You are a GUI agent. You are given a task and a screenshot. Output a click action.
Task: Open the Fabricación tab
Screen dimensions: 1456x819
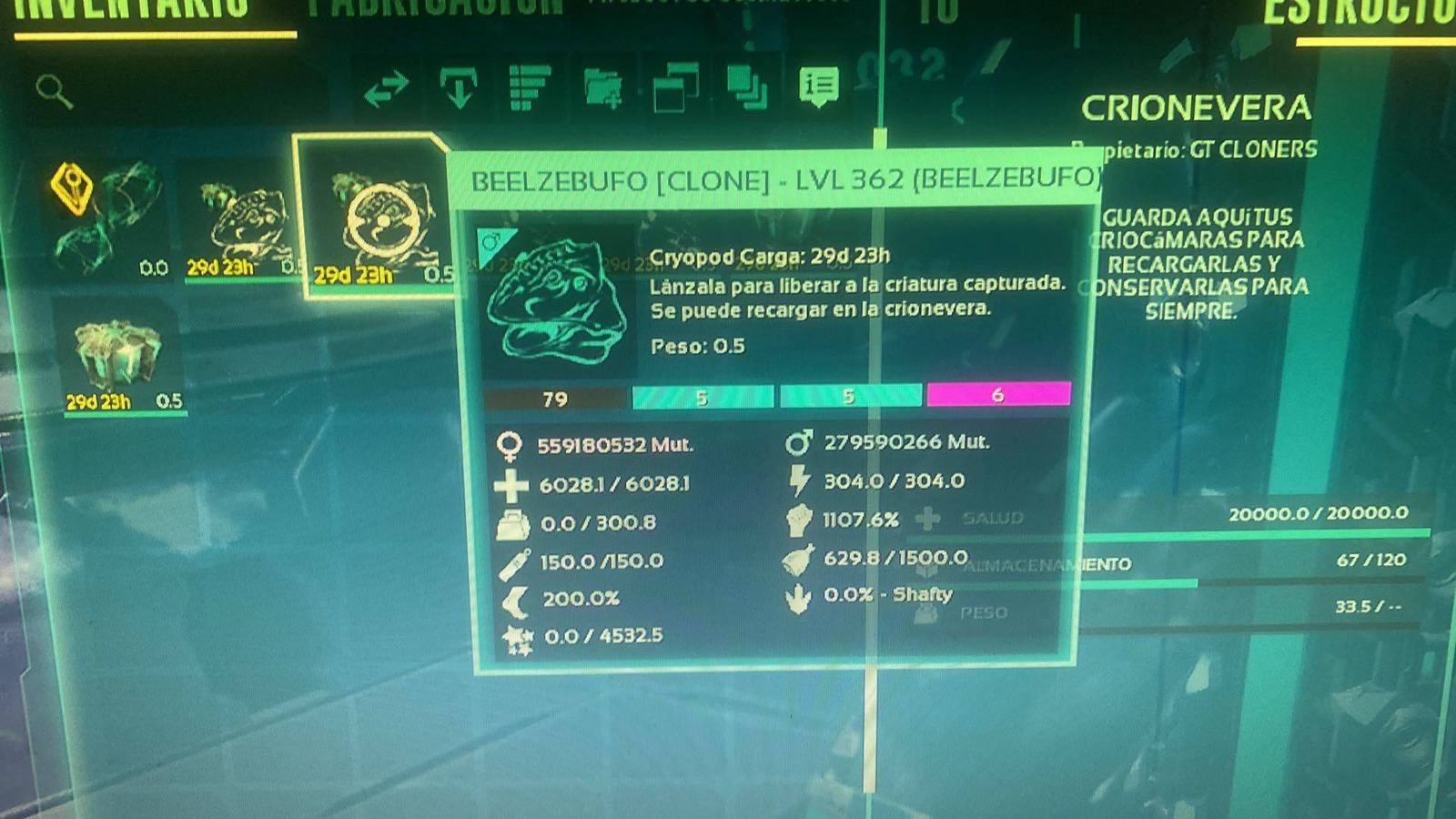(435, 9)
